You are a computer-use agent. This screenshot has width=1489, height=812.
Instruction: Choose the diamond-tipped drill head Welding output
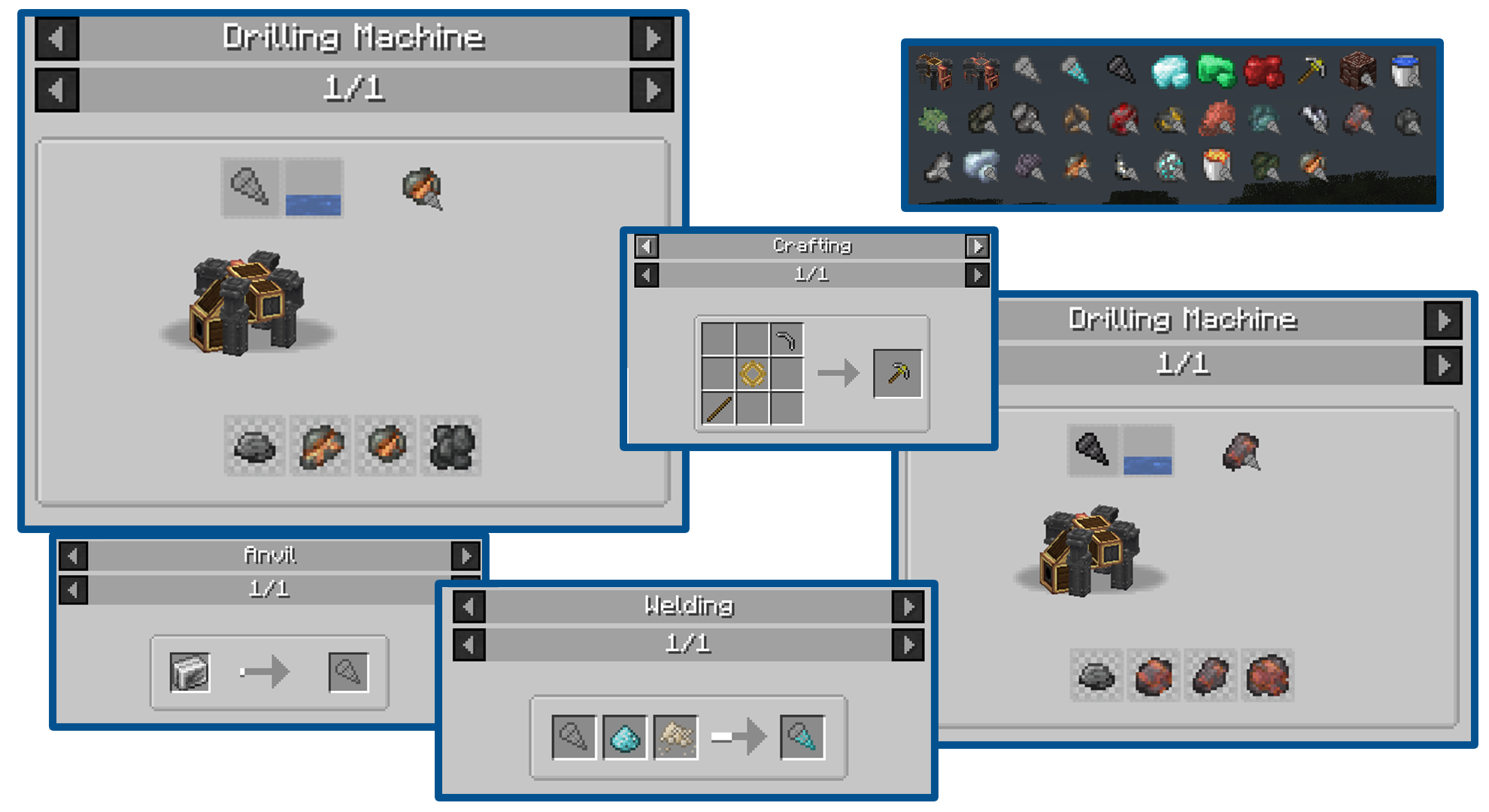click(802, 738)
